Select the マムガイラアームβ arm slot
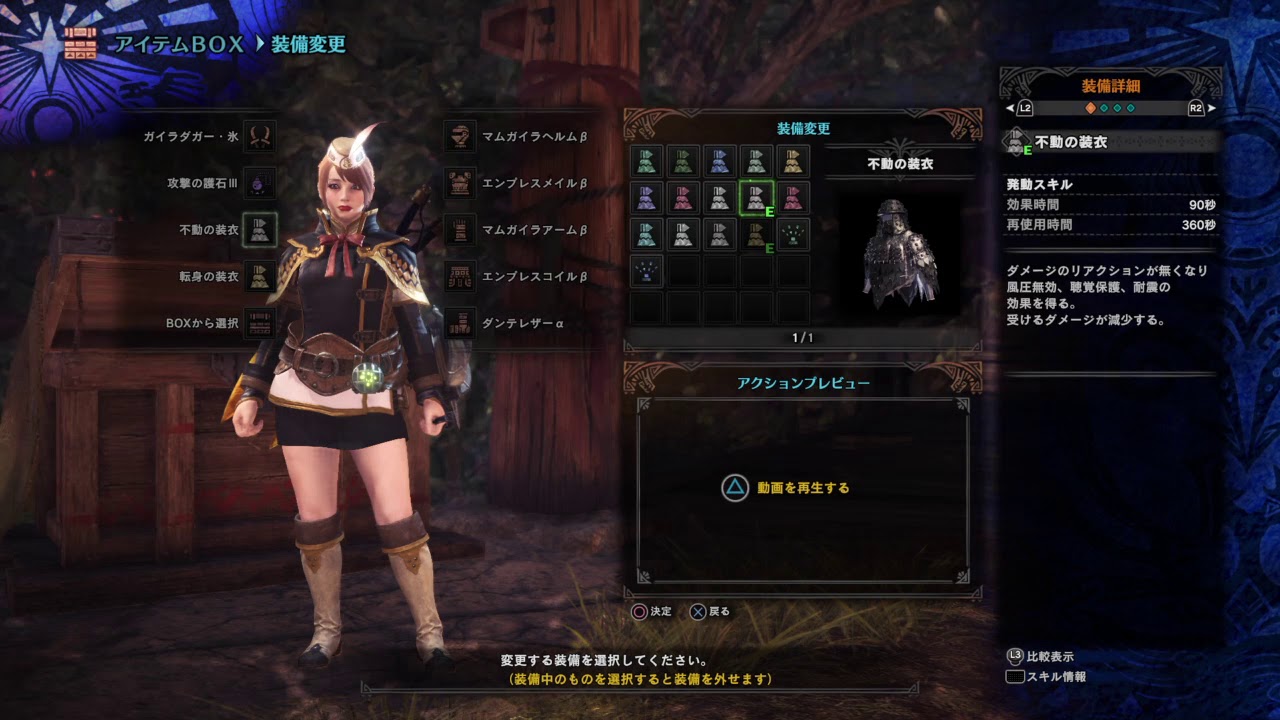Image resolution: width=1280 pixels, height=720 pixels. pos(461,230)
